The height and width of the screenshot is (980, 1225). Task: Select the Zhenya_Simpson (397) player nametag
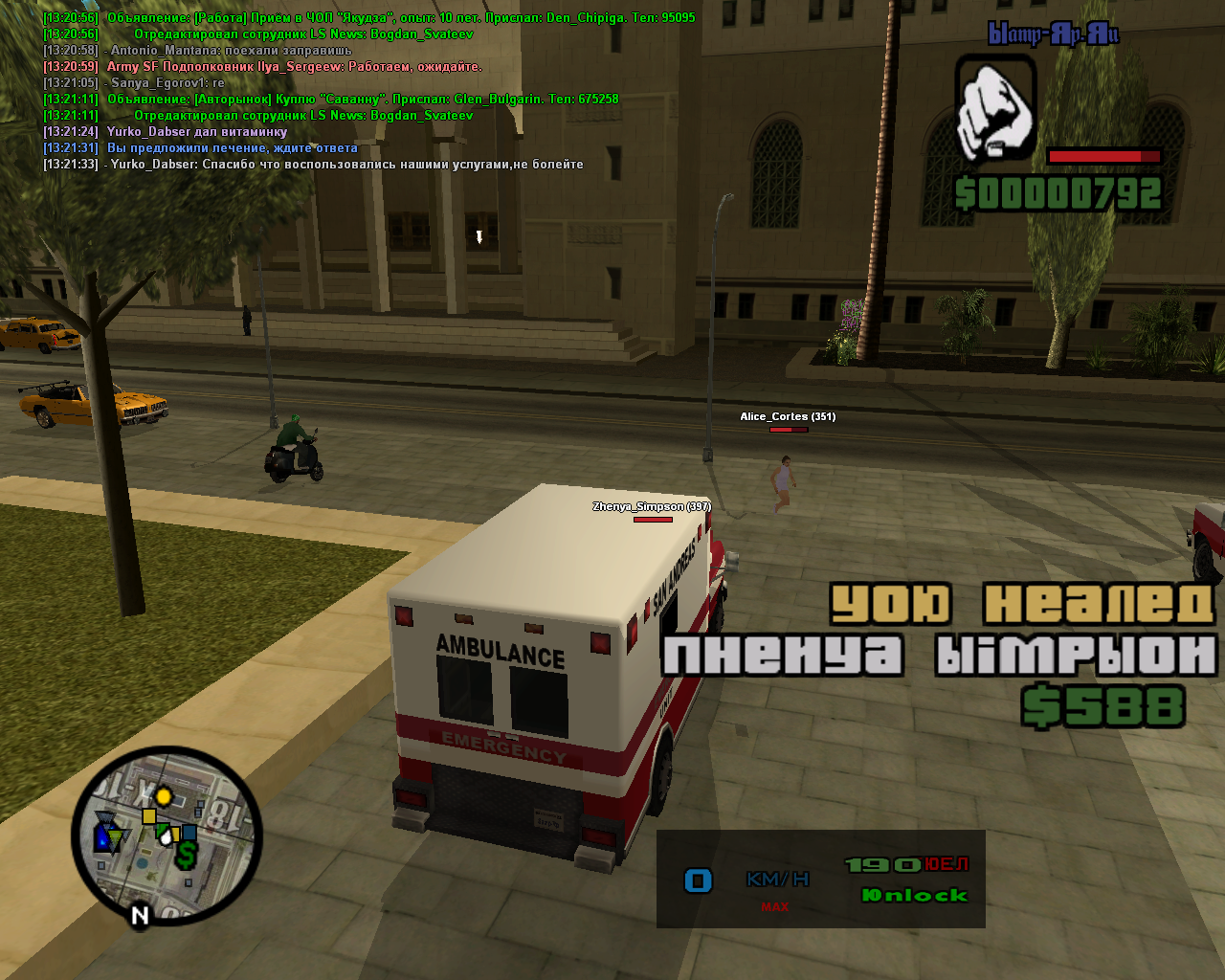click(x=651, y=506)
